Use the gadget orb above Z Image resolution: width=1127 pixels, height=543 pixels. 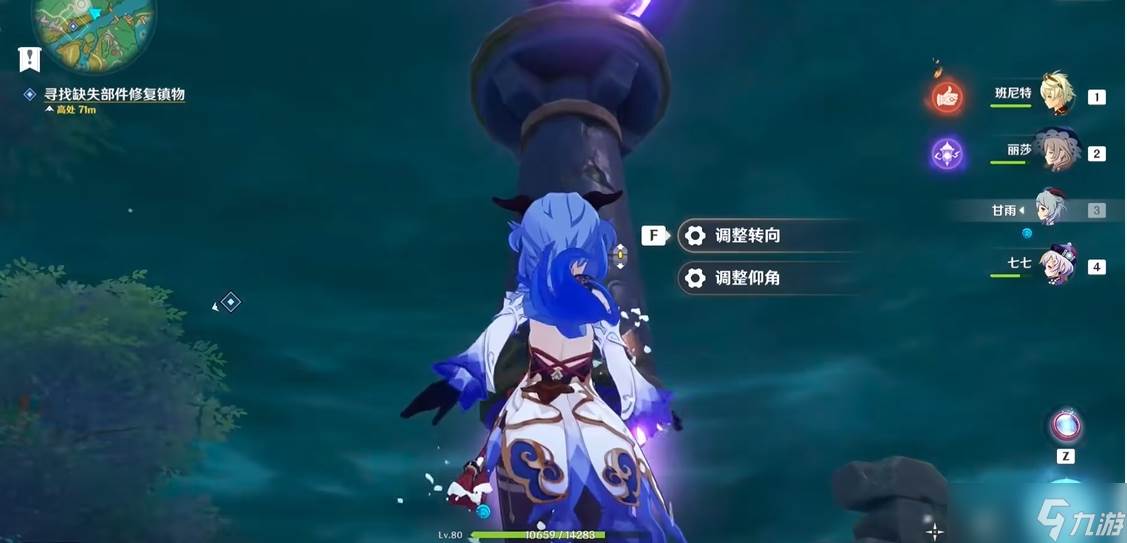1066,426
